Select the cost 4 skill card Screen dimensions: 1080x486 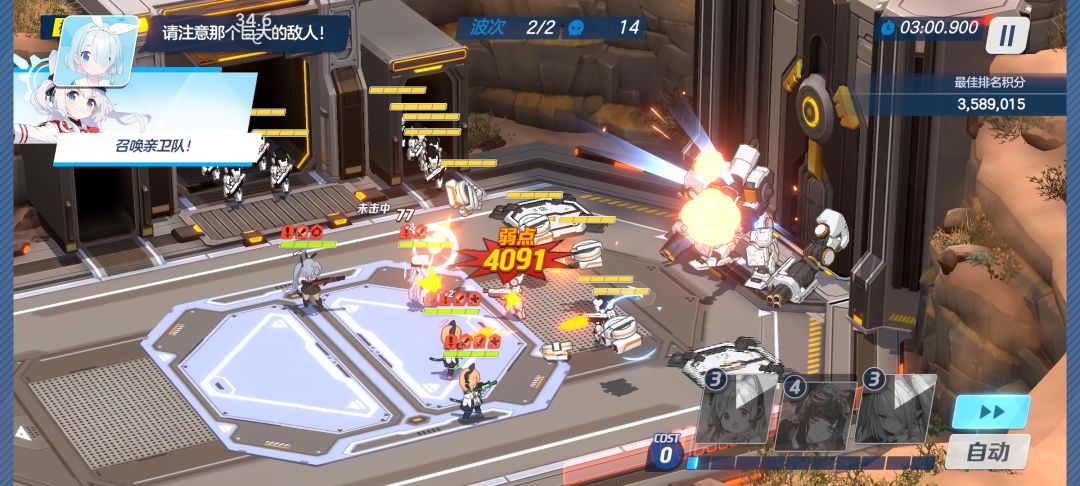point(816,410)
